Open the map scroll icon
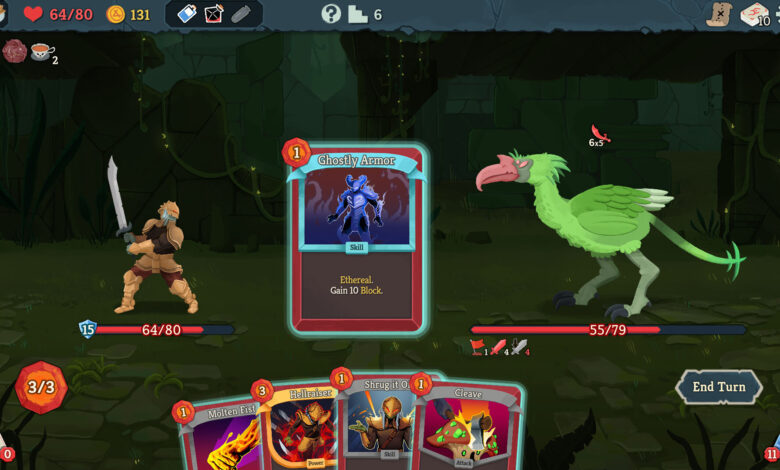Viewport: 780px width, 470px height. (717, 13)
